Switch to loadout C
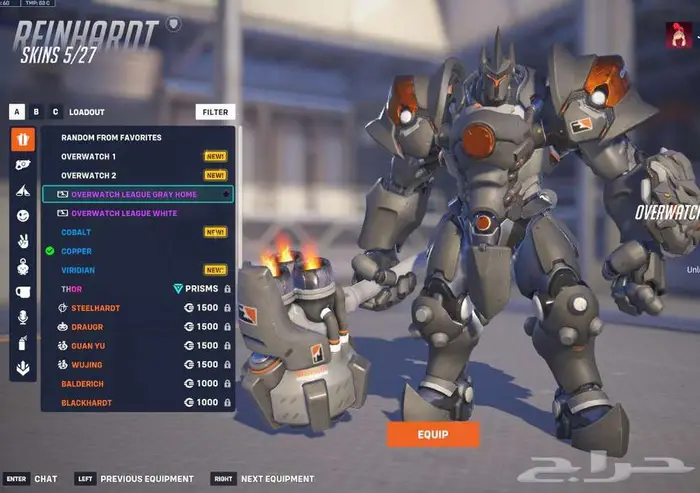 pos(55,112)
